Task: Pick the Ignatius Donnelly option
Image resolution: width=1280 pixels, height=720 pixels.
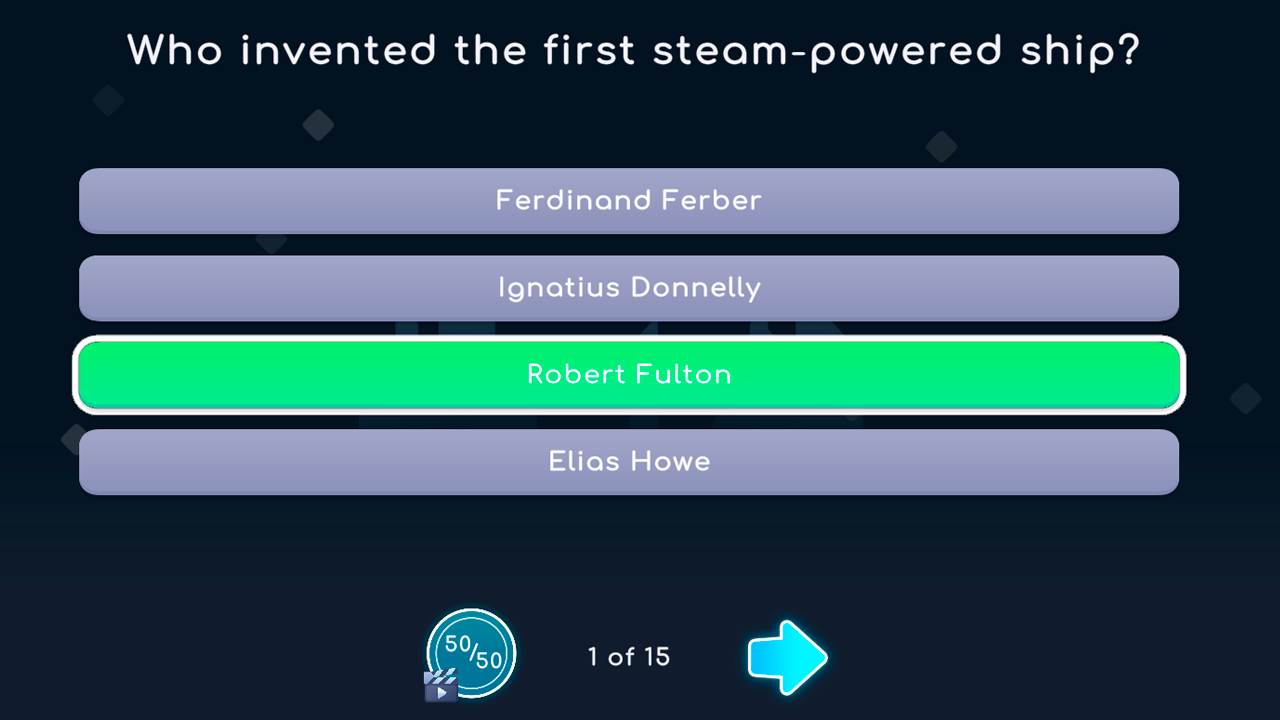Action: coord(628,288)
